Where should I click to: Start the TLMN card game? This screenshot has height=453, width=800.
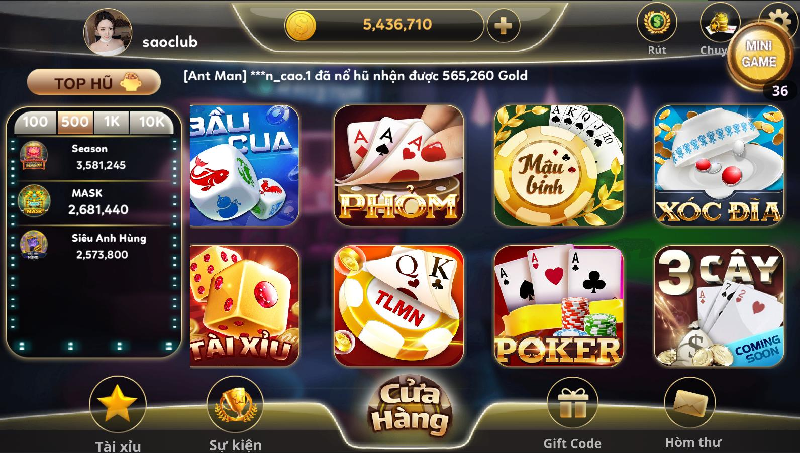pos(398,305)
